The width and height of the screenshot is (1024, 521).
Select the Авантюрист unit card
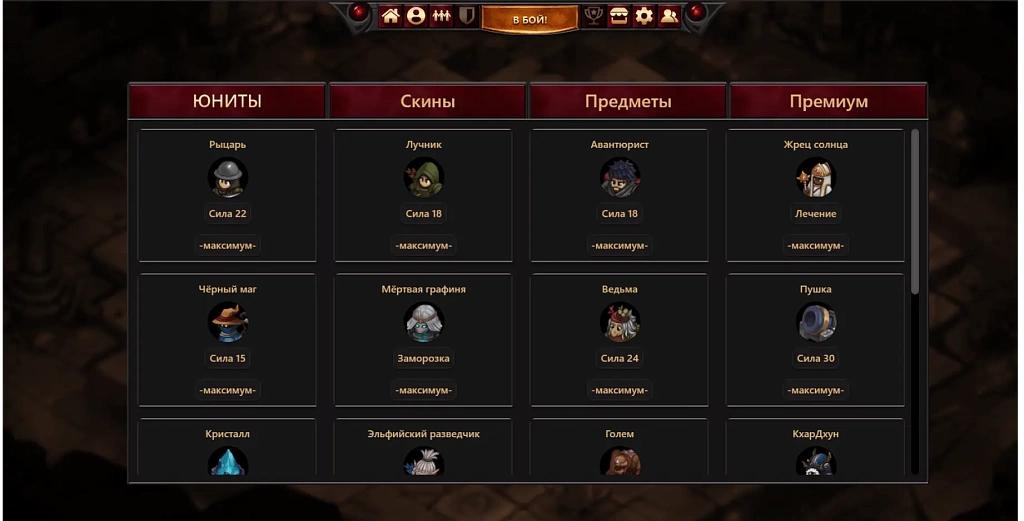pyautogui.click(x=620, y=195)
